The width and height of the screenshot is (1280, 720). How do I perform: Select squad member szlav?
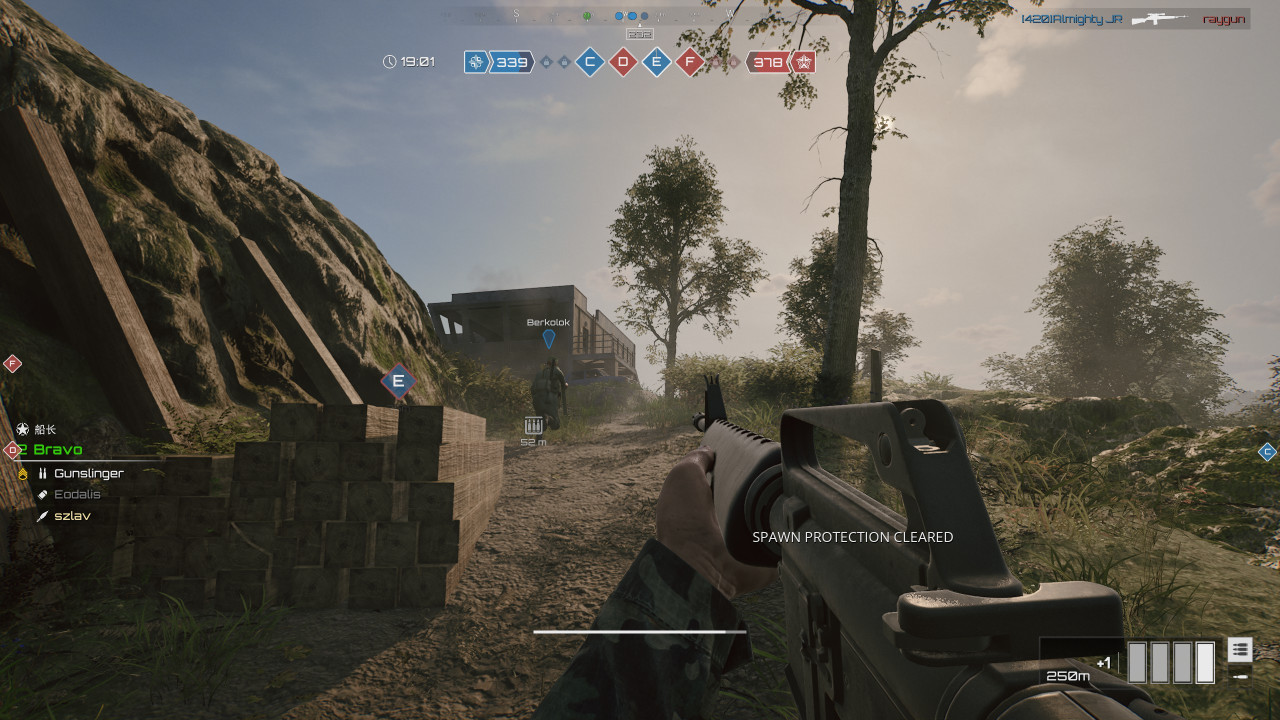pos(72,516)
